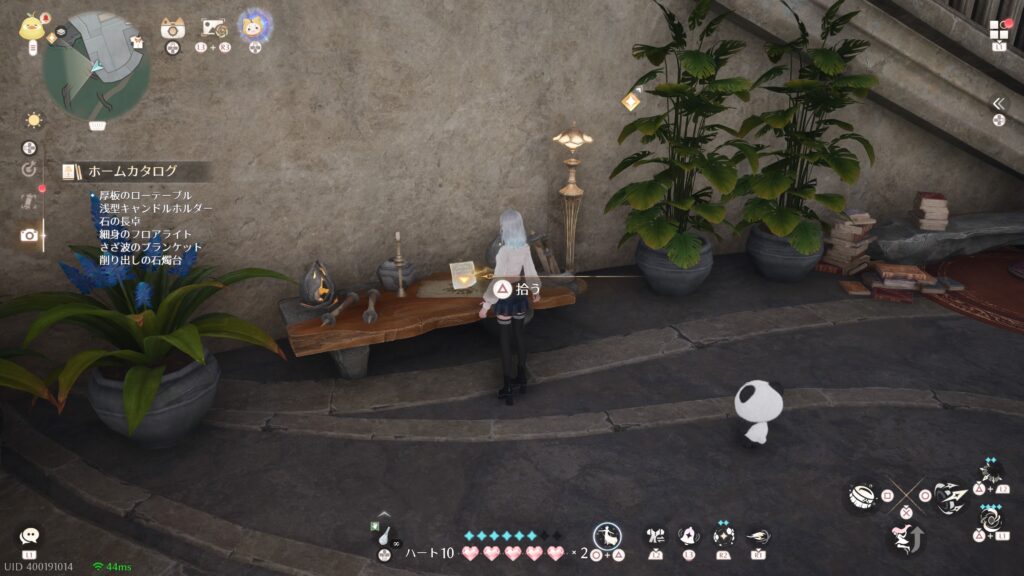
Task: Activate the jump arrow skill icon
Action: tap(903, 540)
